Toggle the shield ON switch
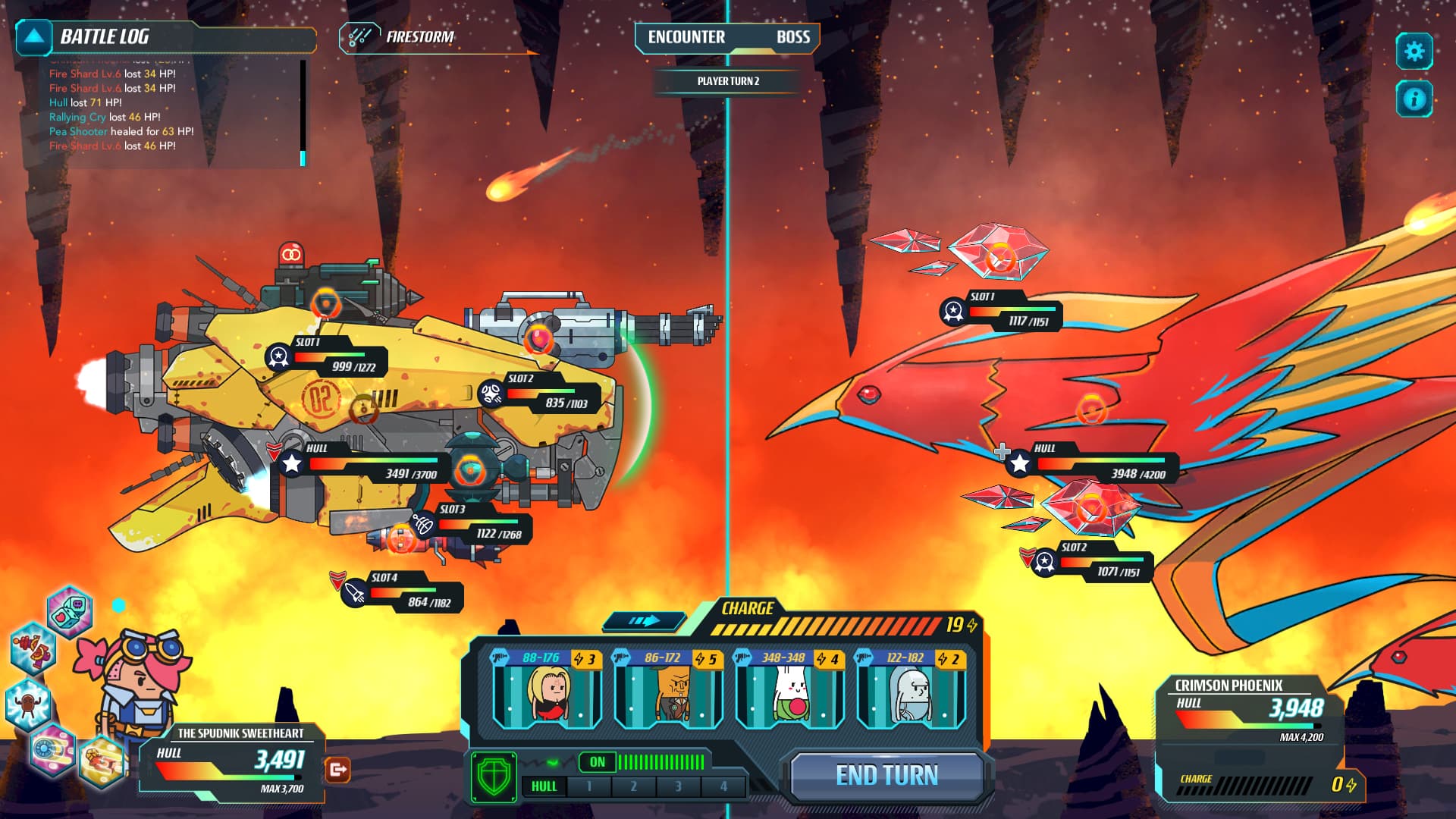The height and width of the screenshot is (819, 1456). coord(597,762)
